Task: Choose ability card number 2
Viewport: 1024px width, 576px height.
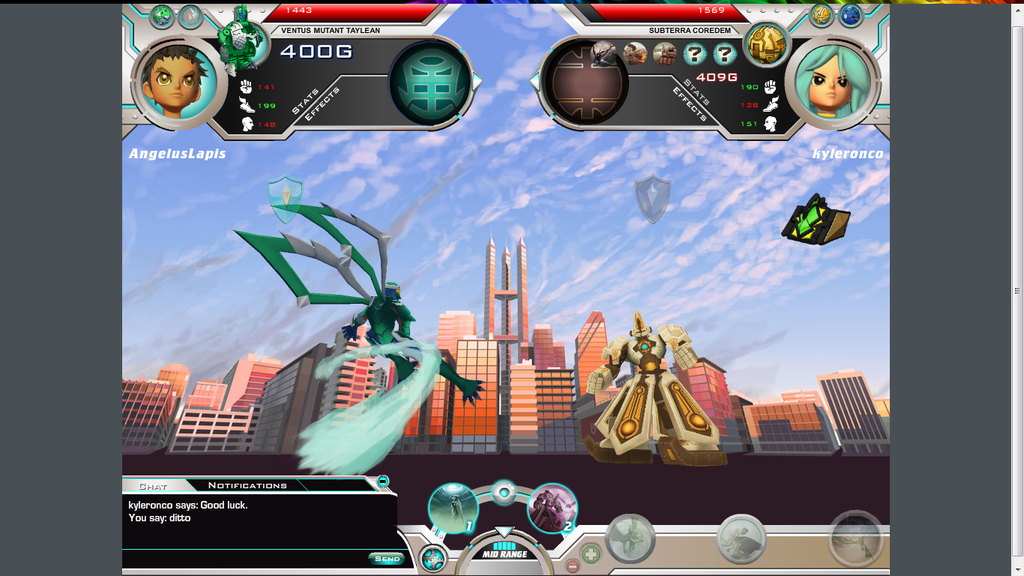Action: [552, 507]
